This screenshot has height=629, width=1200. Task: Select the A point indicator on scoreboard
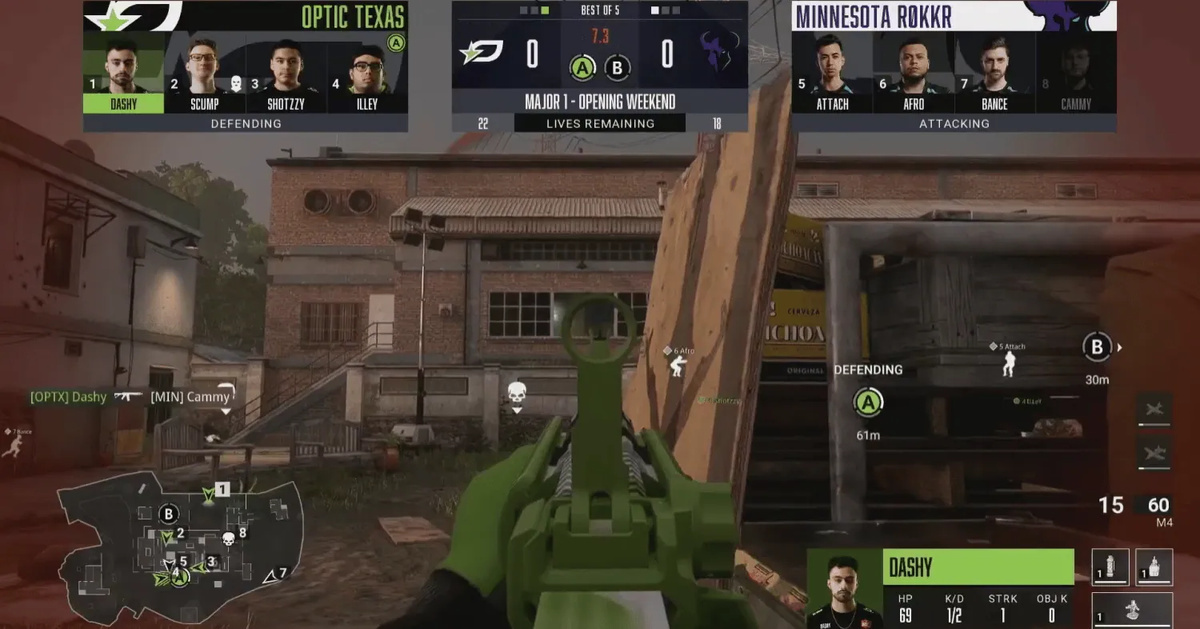pos(583,69)
